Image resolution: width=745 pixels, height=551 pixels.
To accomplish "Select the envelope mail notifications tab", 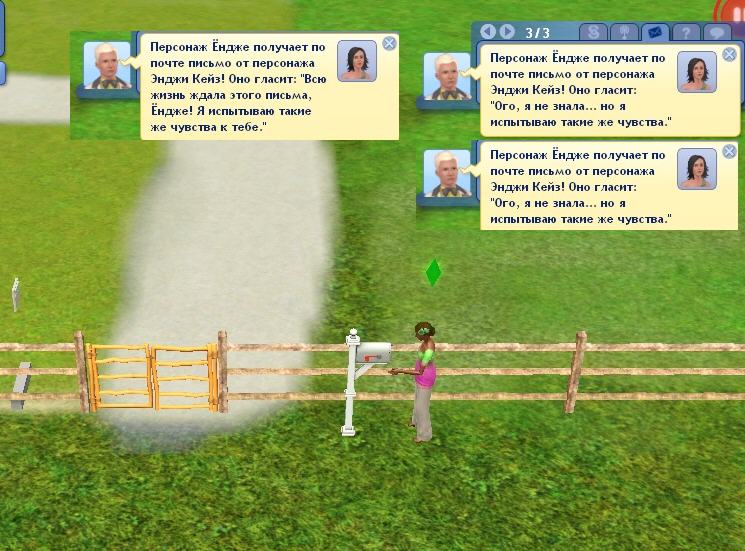I will (x=655, y=32).
